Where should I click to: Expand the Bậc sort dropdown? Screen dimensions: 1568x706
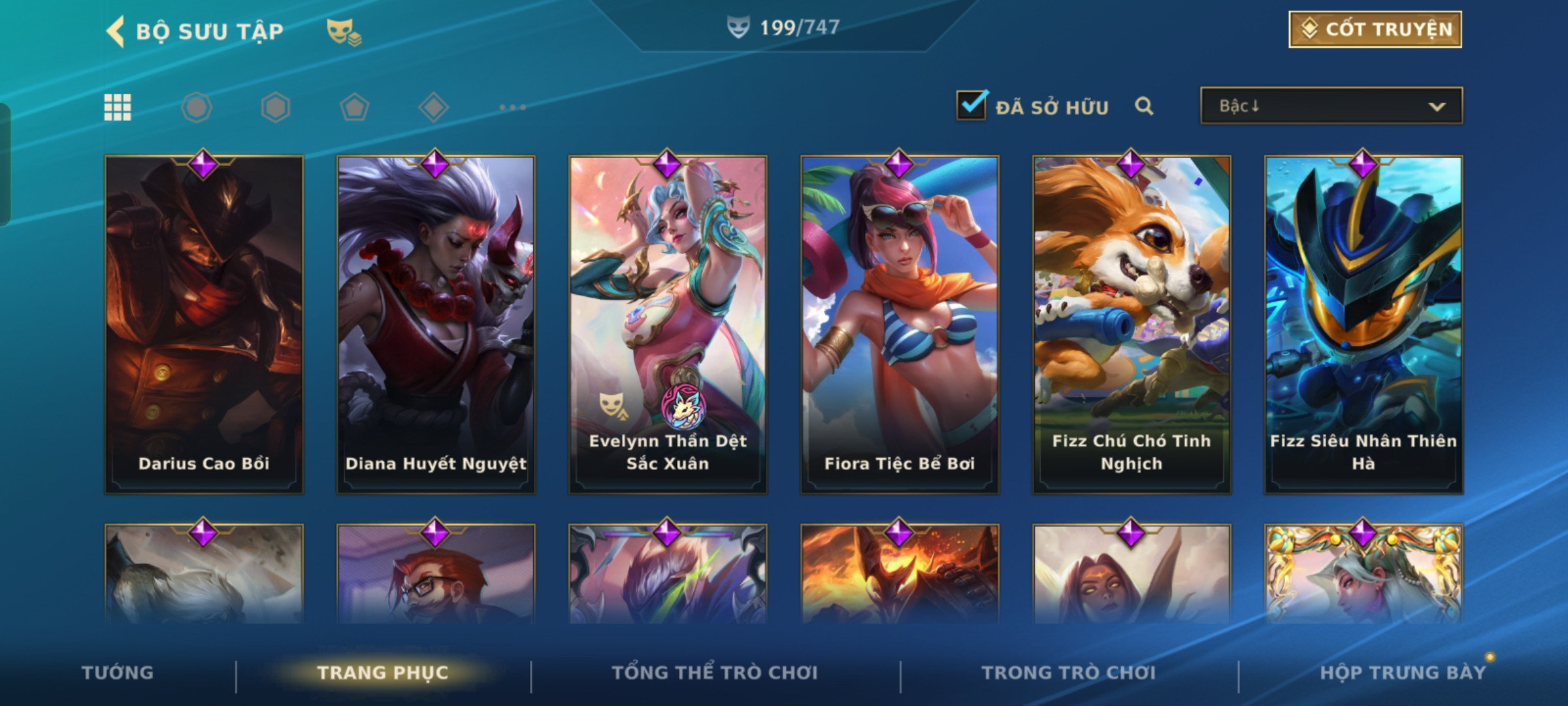(x=1331, y=106)
